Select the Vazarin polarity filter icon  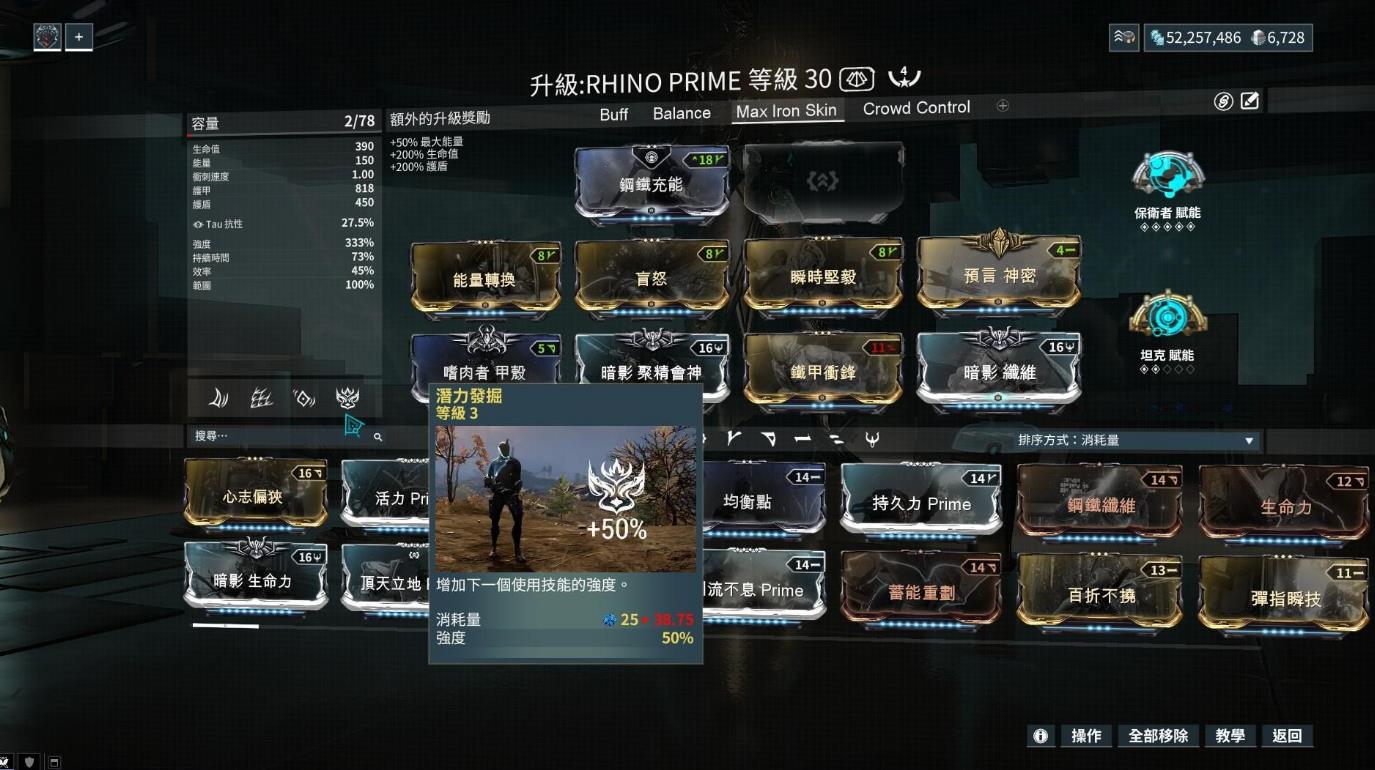[767, 437]
